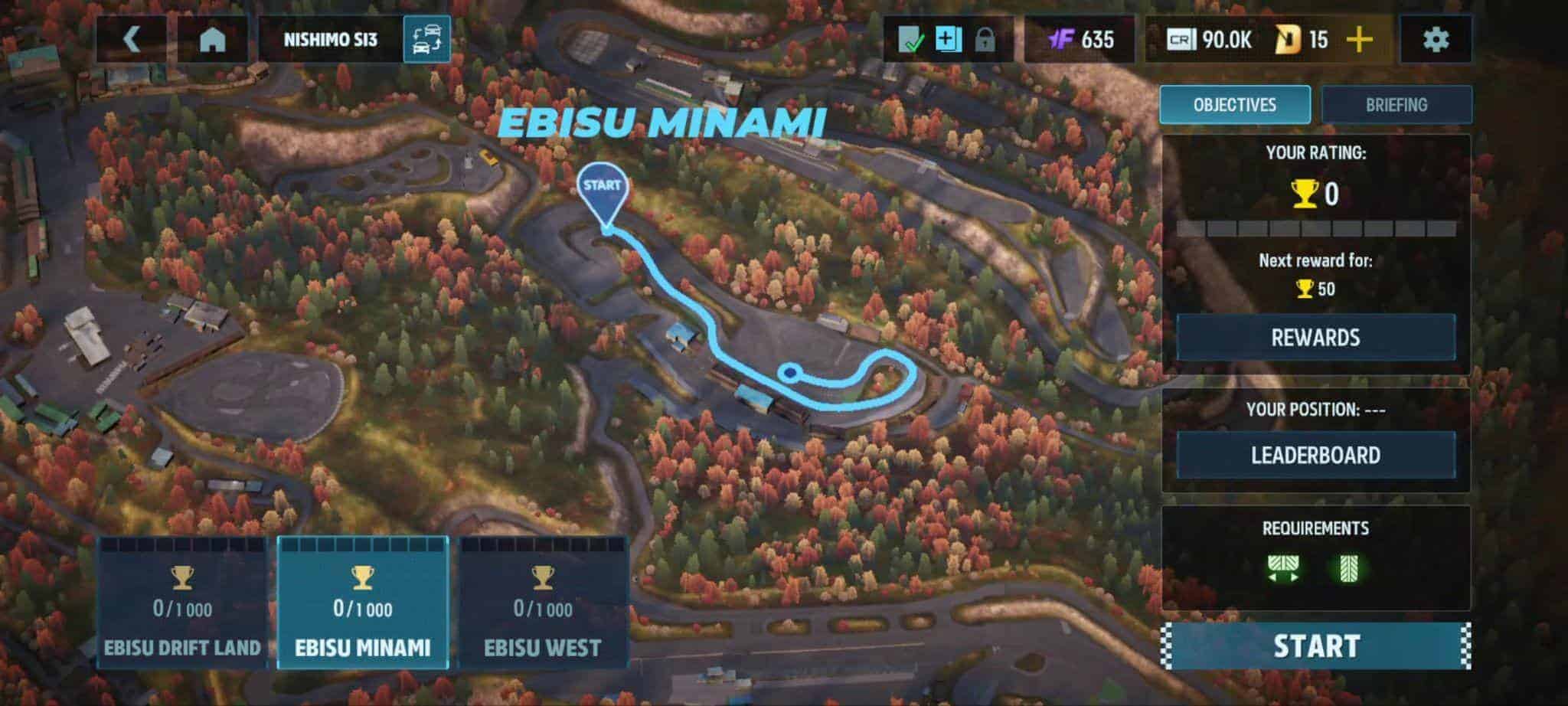
Task: Choose the Ebisu West track tile
Action: [543, 603]
